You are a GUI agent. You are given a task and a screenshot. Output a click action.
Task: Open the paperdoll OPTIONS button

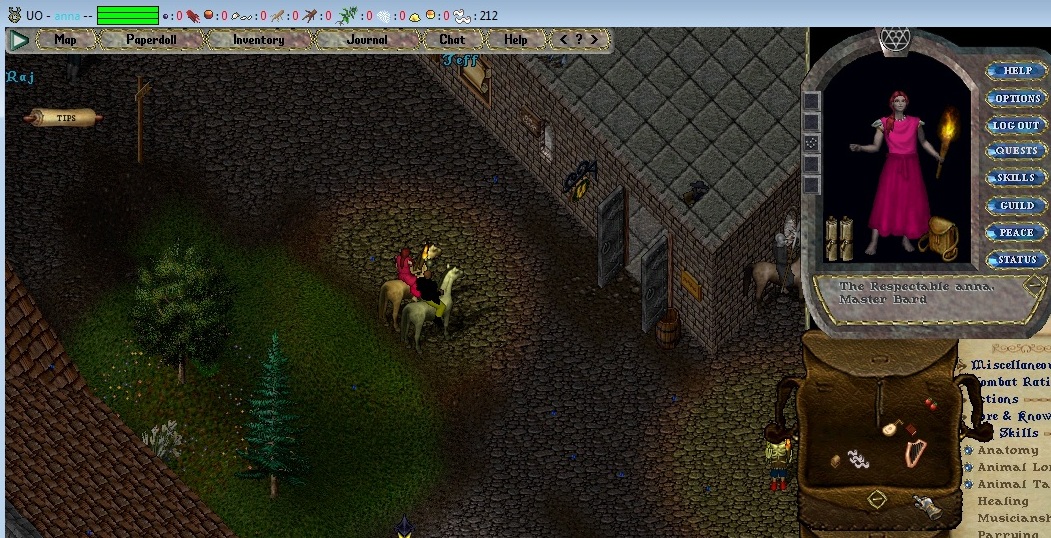1017,99
